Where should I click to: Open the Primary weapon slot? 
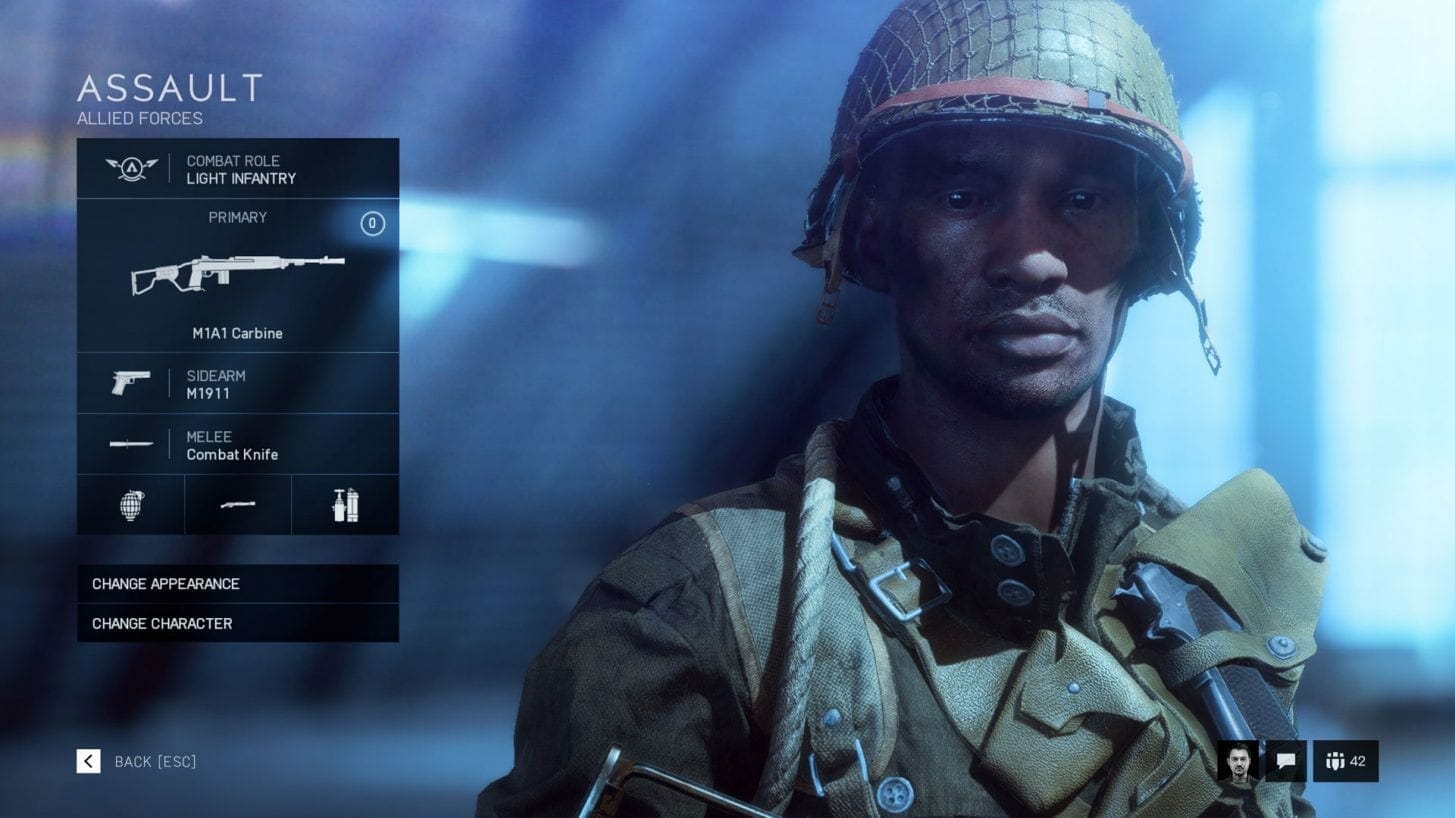237,275
